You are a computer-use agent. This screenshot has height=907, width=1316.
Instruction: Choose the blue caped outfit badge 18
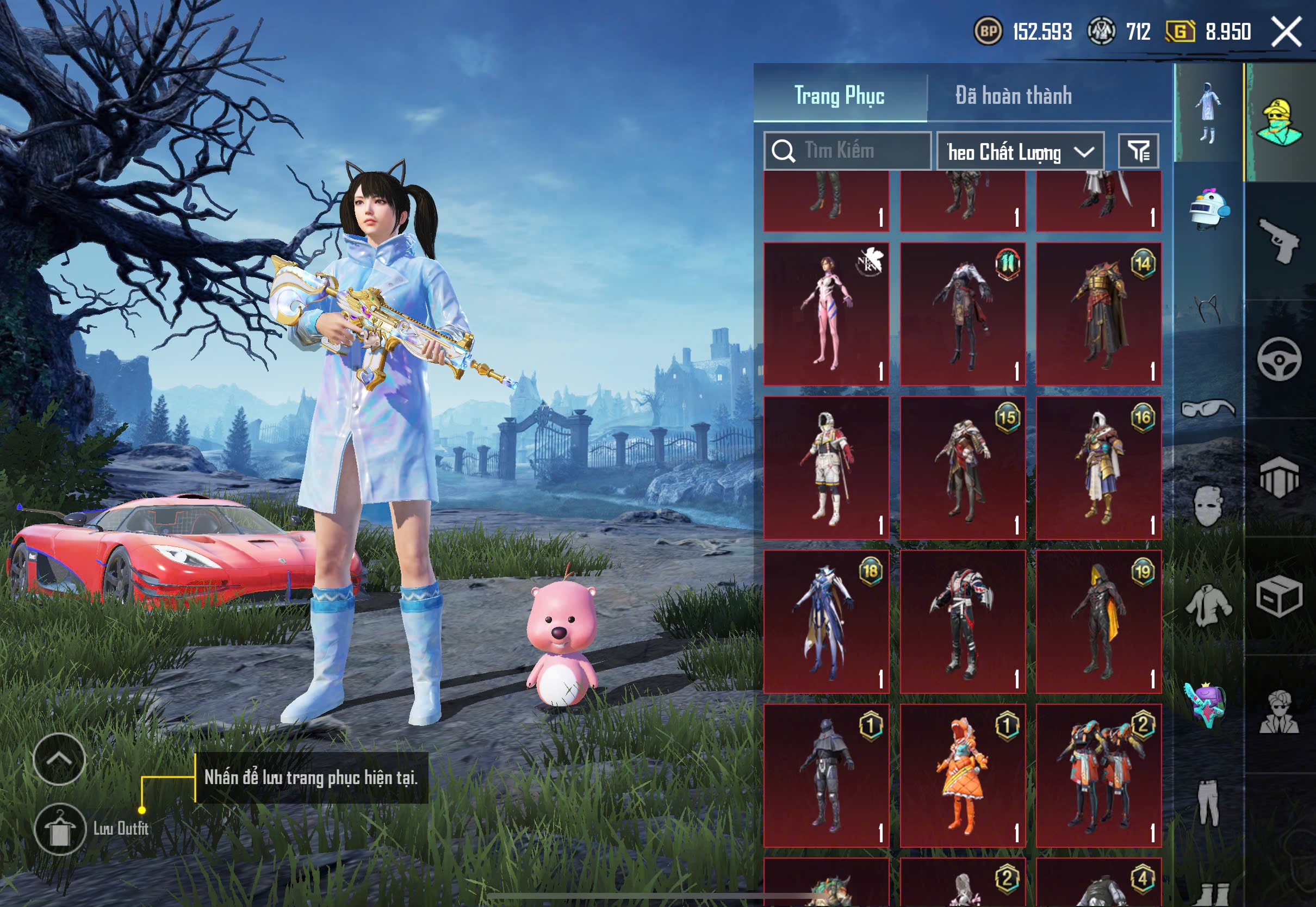(x=826, y=622)
